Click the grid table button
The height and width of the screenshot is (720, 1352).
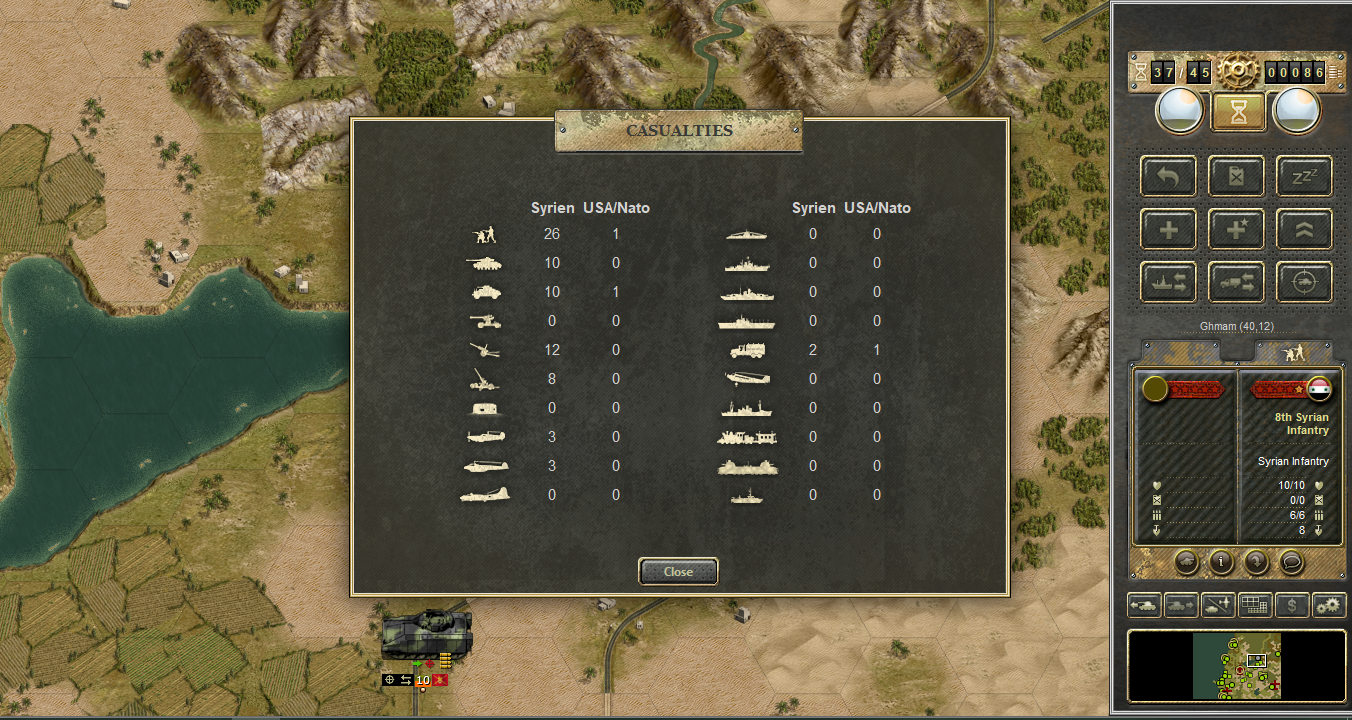1255,605
